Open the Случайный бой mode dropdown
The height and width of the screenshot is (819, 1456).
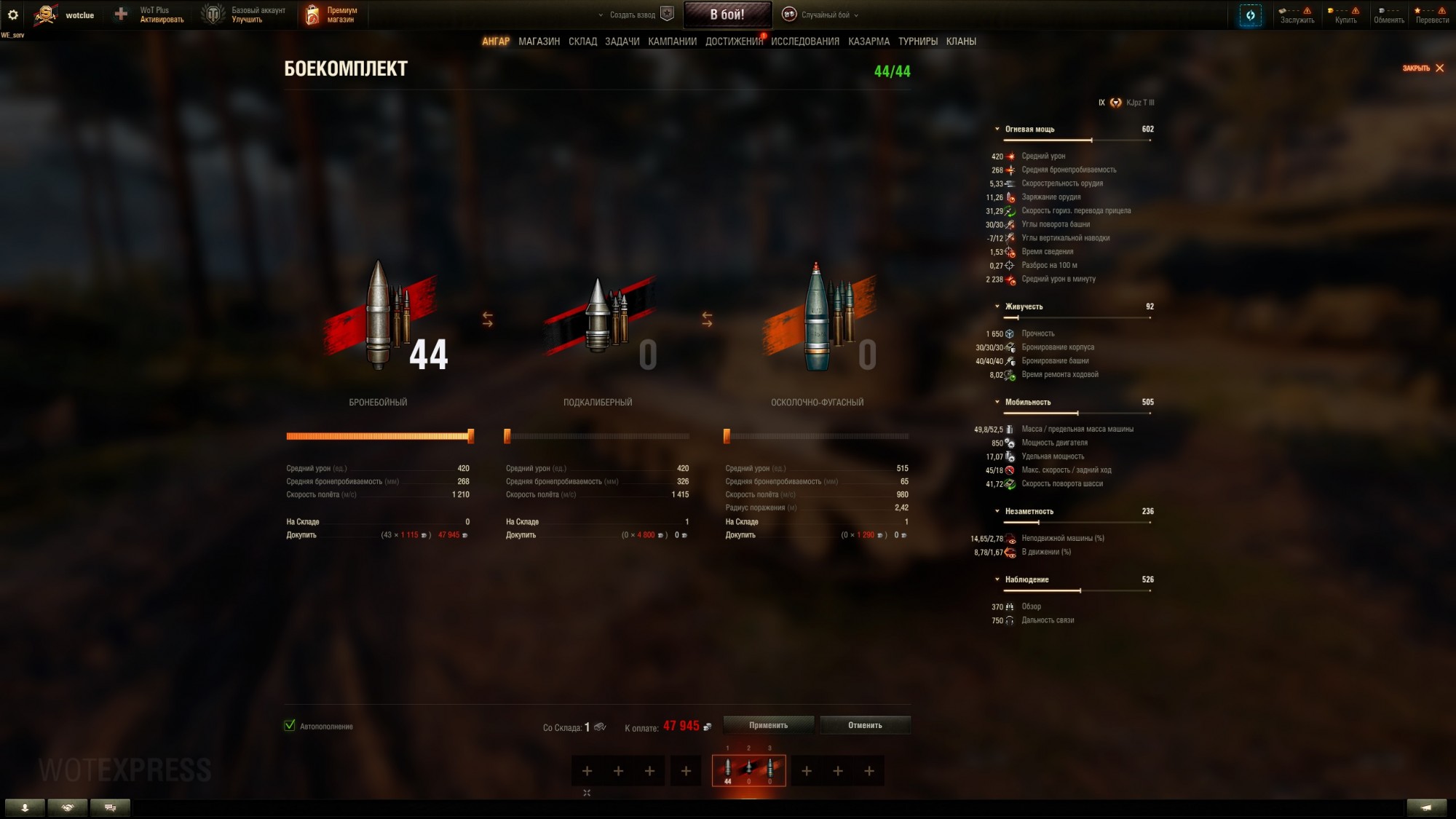point(821,14)
